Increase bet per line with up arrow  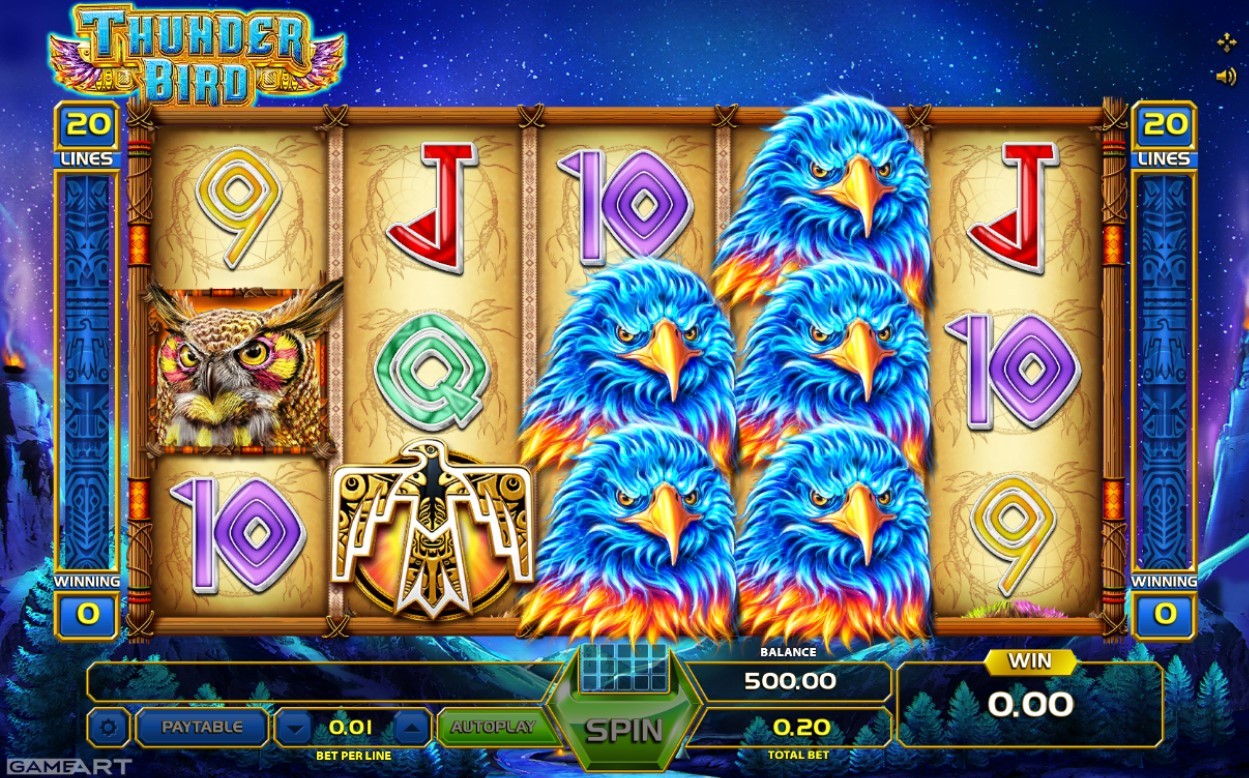(413, 728)
